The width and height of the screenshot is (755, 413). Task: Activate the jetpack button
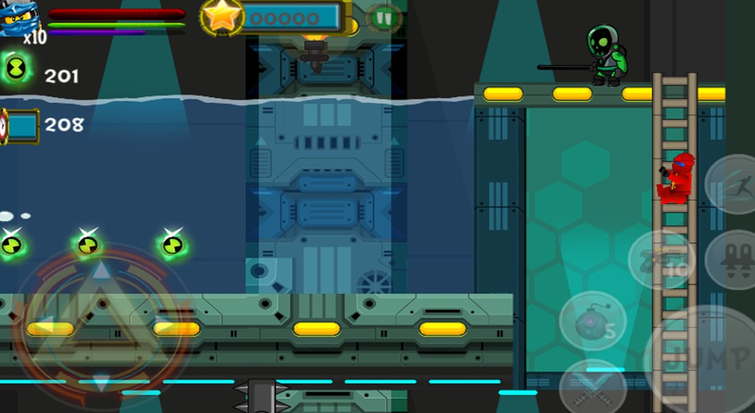click(735, 260)
